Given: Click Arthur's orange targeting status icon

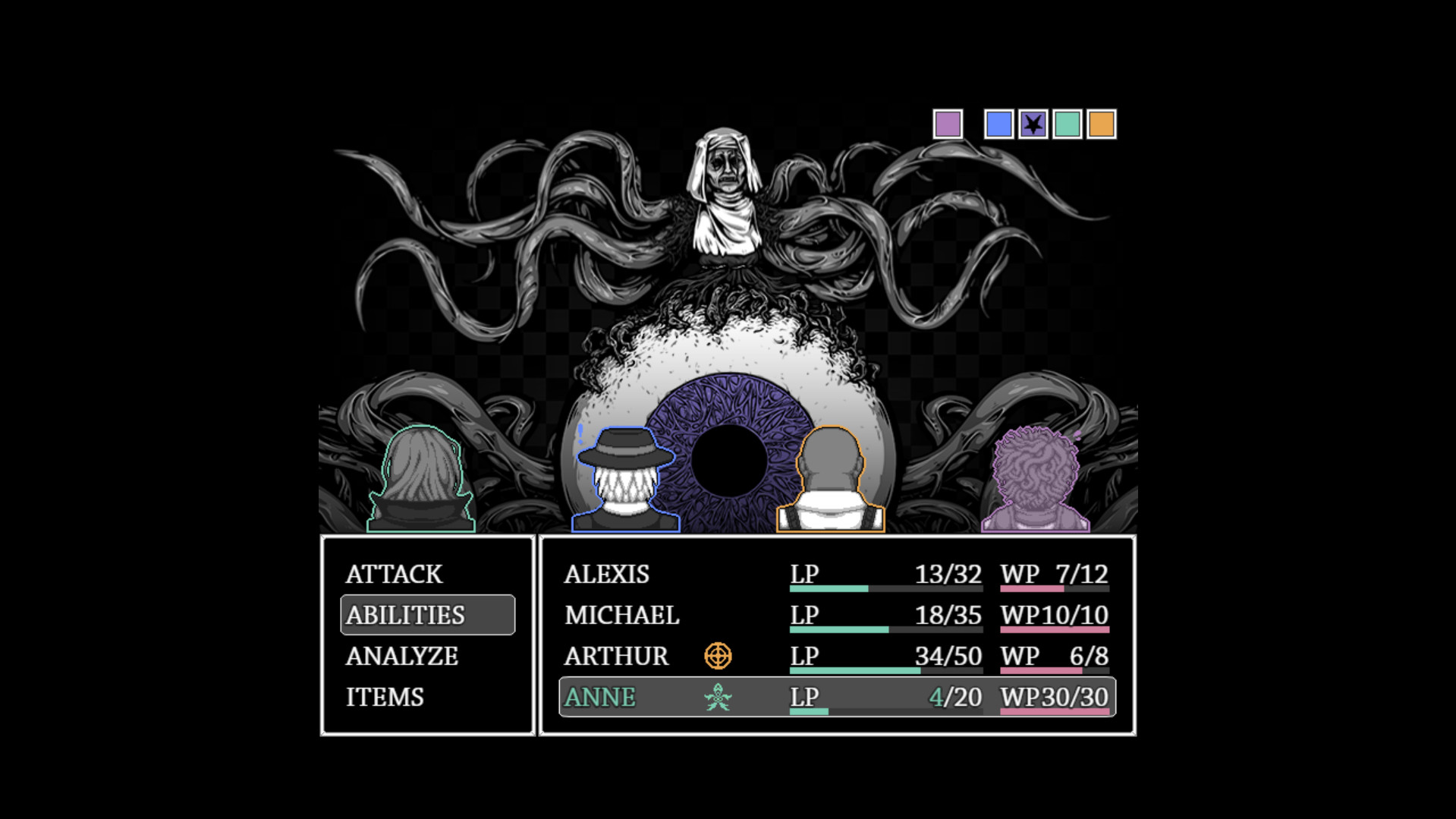Looking at the screenshot, I should pyautogui.click(x=718, y=656).
